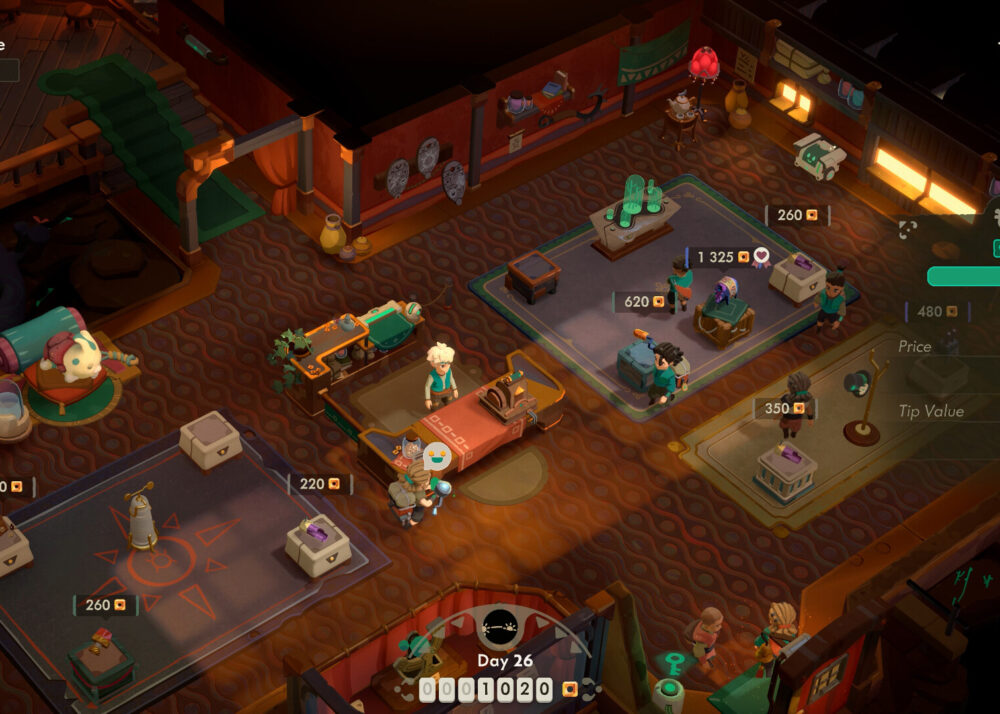The width and height of the screenshot is (1000, 714).
Task: Choose the 620 gold price tag
Action: 641,301
